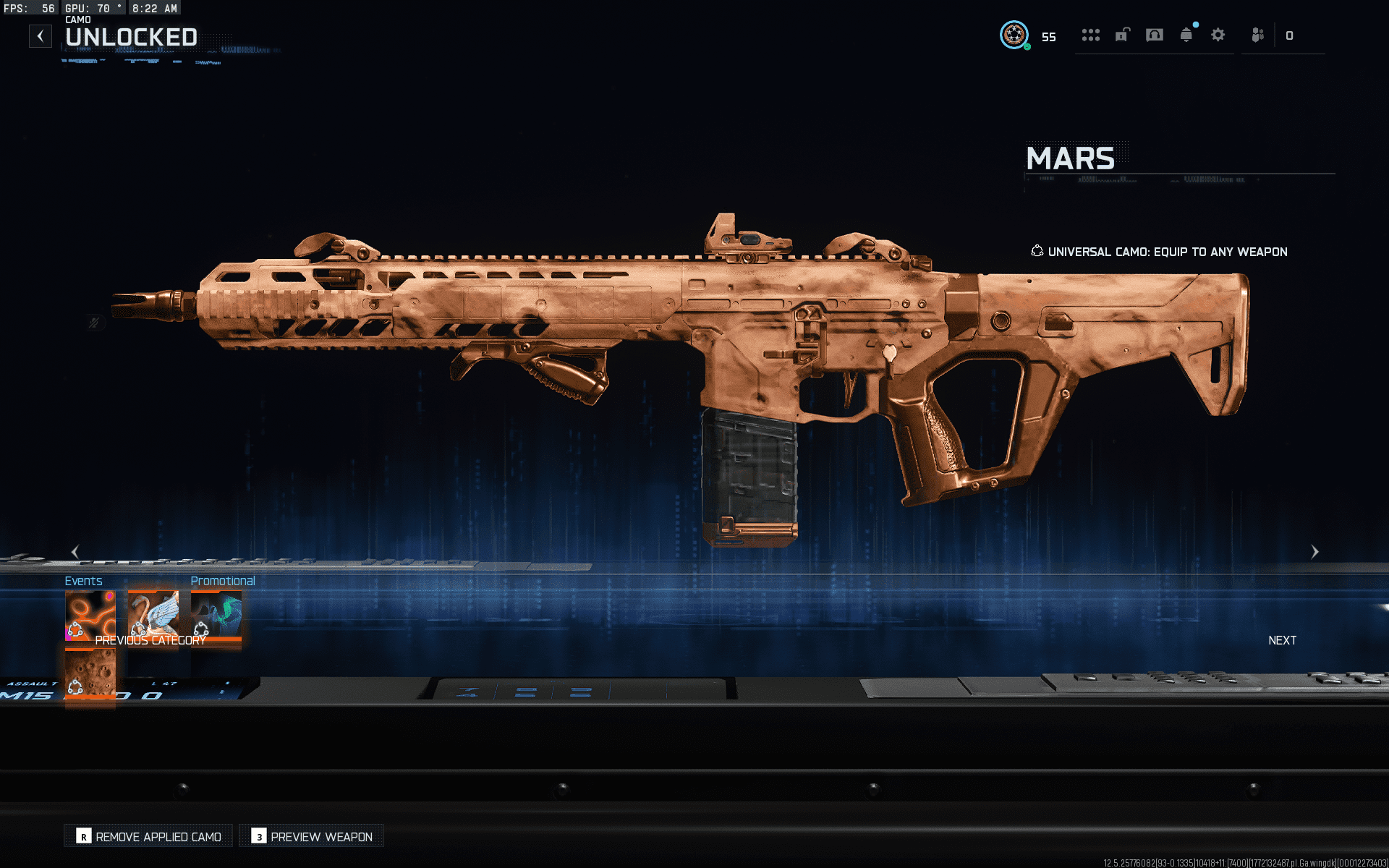Viewport: 1389px width, 868px height.
Task: Show notifications via the bell icon
Action: coord(1186,35)
